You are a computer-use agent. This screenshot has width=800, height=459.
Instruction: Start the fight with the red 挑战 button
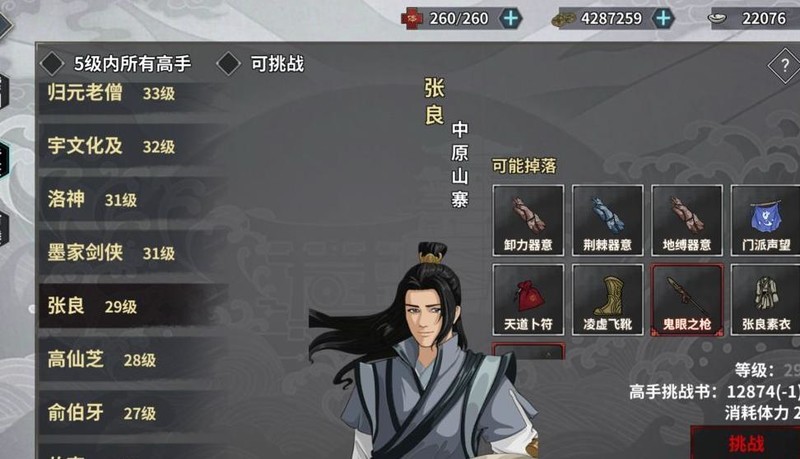[746, 443]
